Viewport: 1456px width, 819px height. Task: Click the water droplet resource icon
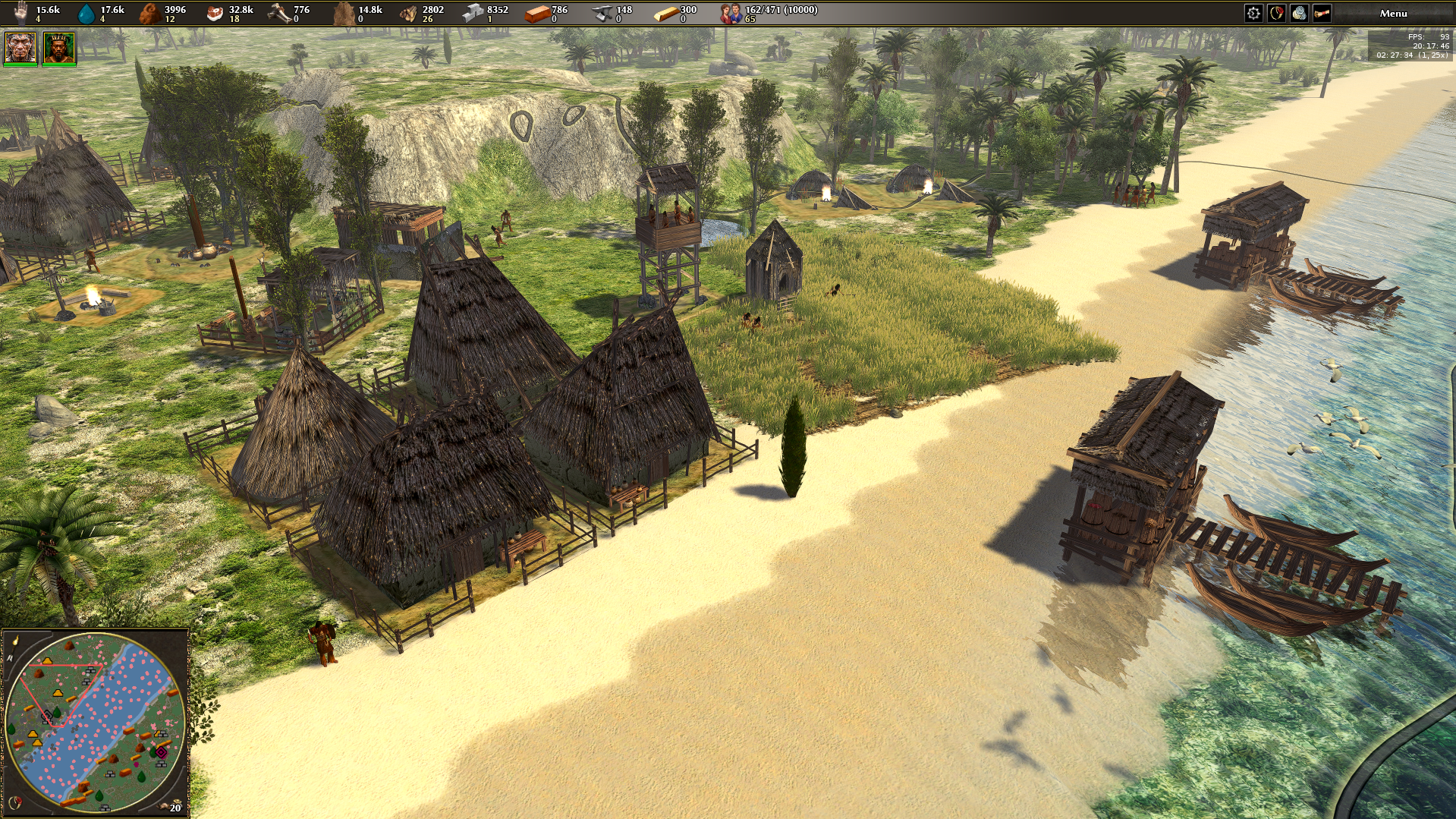[x=87, y=13]
